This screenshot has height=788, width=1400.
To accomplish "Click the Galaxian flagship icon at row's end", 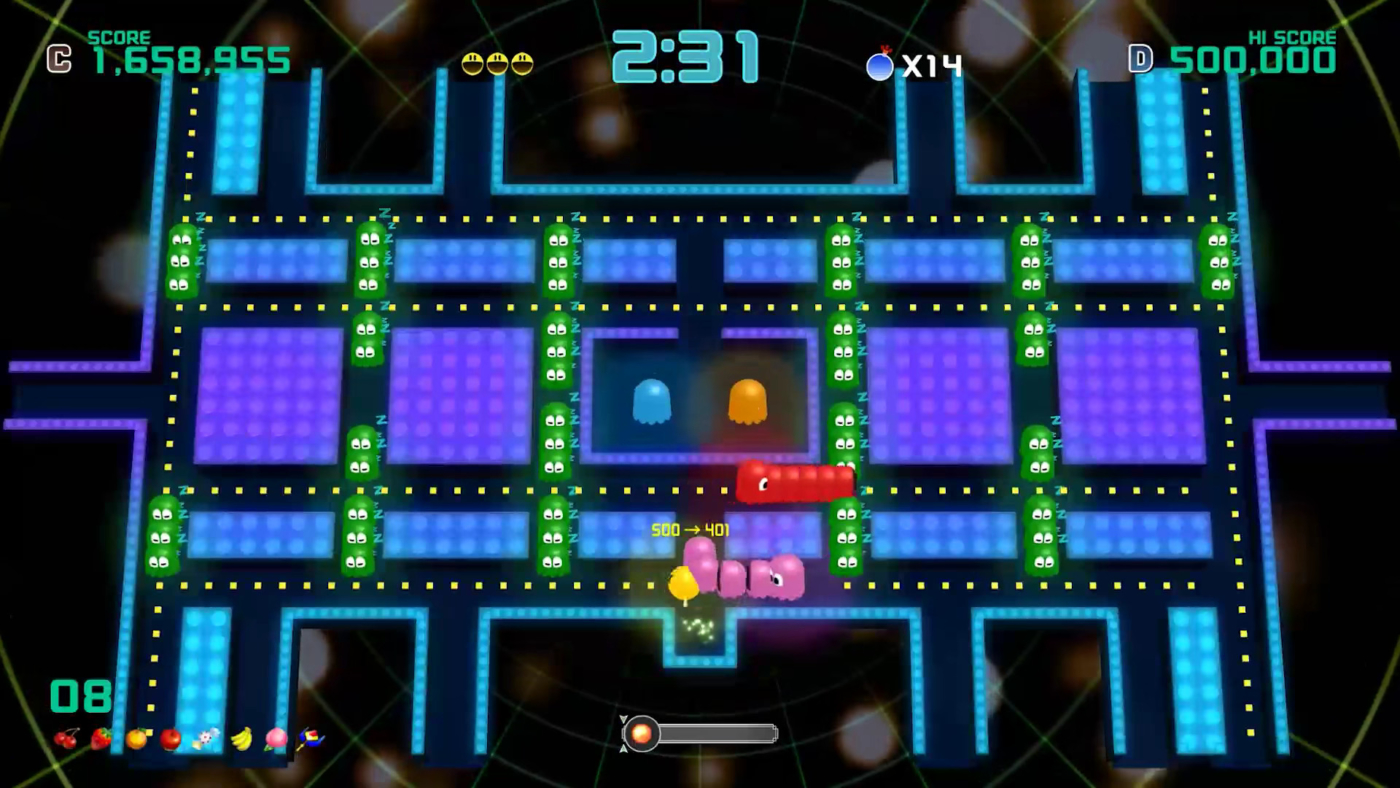I will [310, 737].
